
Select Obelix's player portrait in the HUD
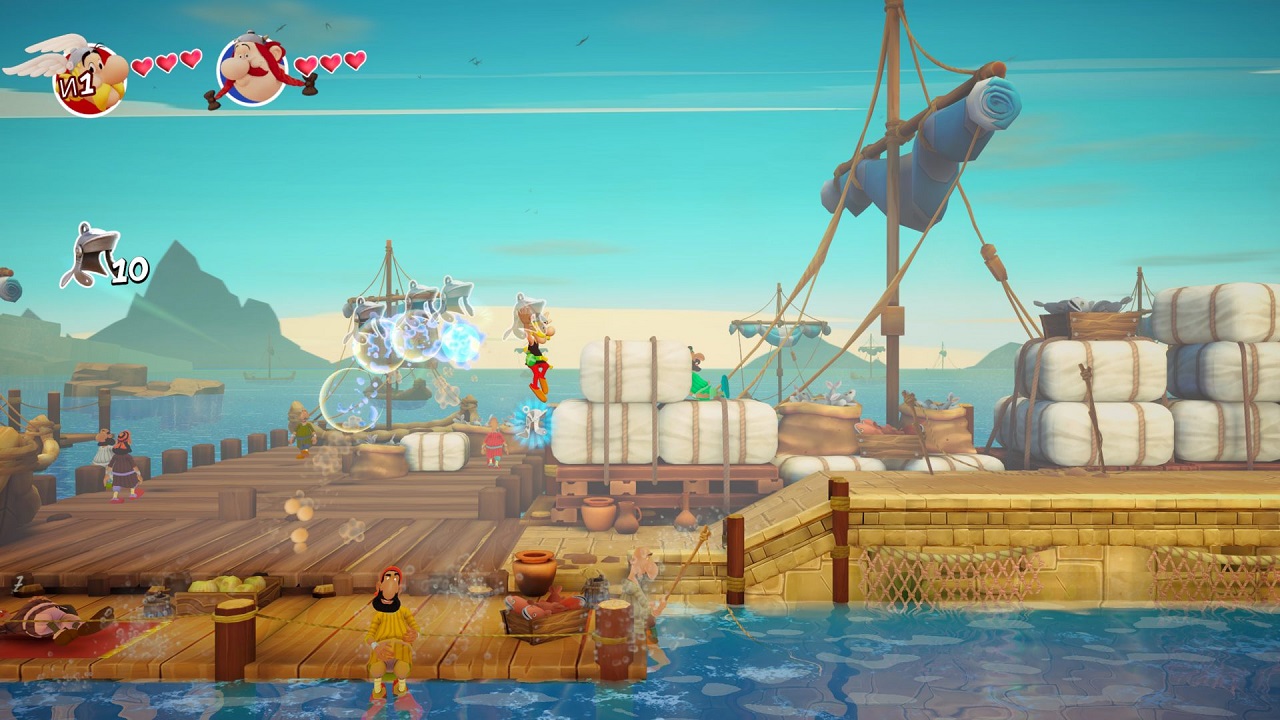coord(250,70)
